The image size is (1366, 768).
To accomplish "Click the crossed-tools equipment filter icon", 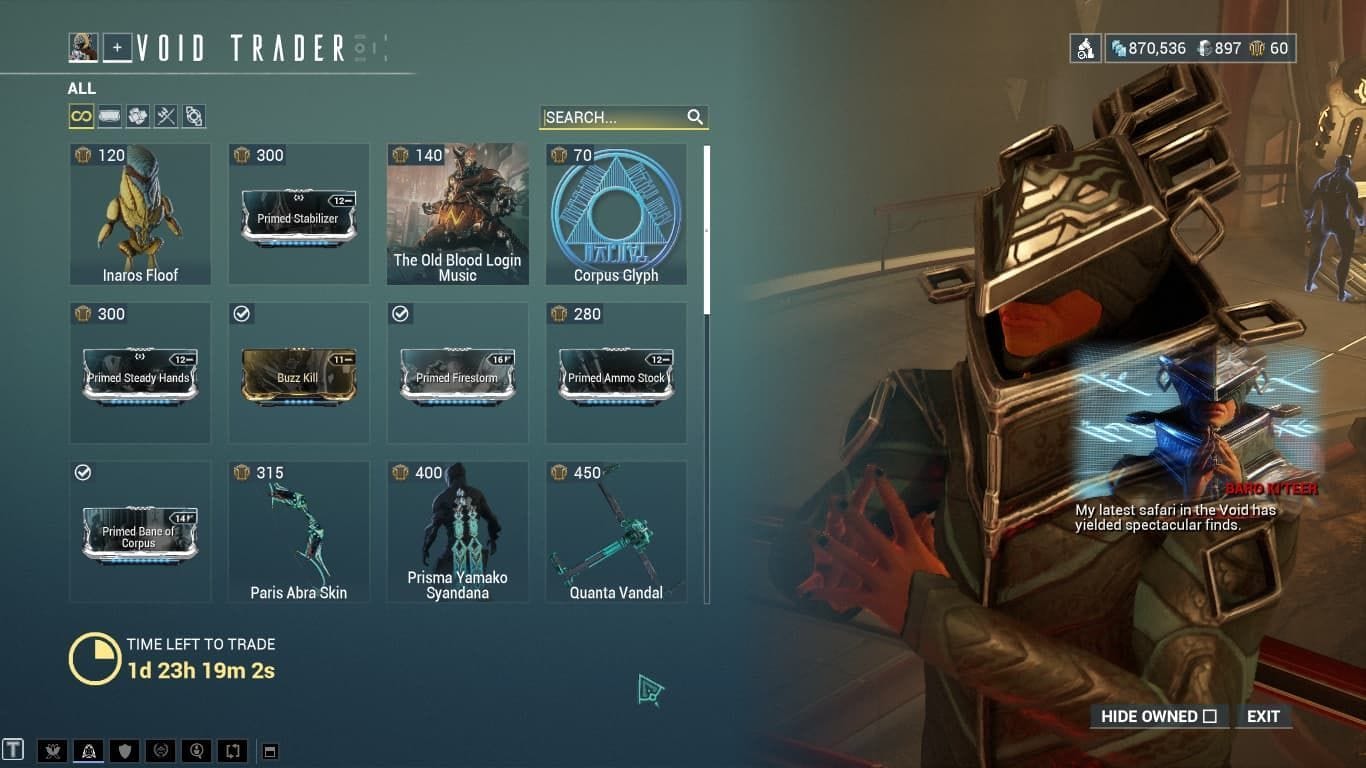I will coord(166,116).
